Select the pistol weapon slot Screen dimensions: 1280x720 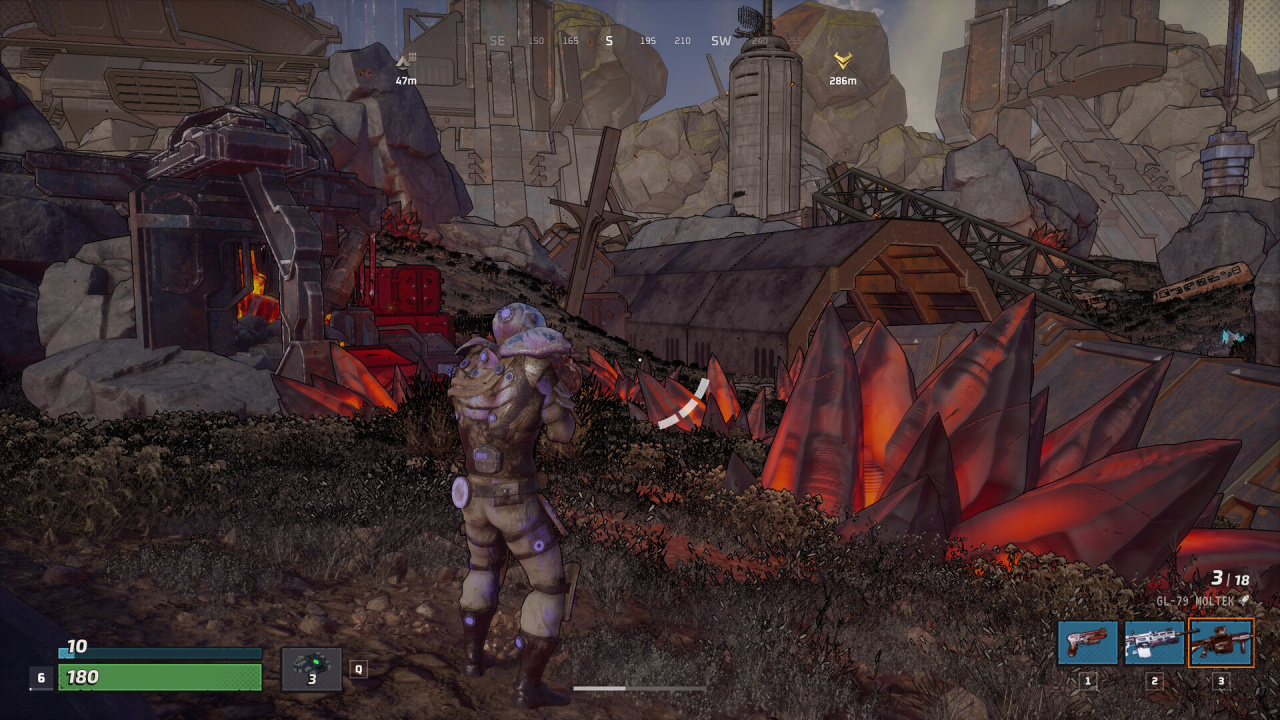(x=1088, y=642)
